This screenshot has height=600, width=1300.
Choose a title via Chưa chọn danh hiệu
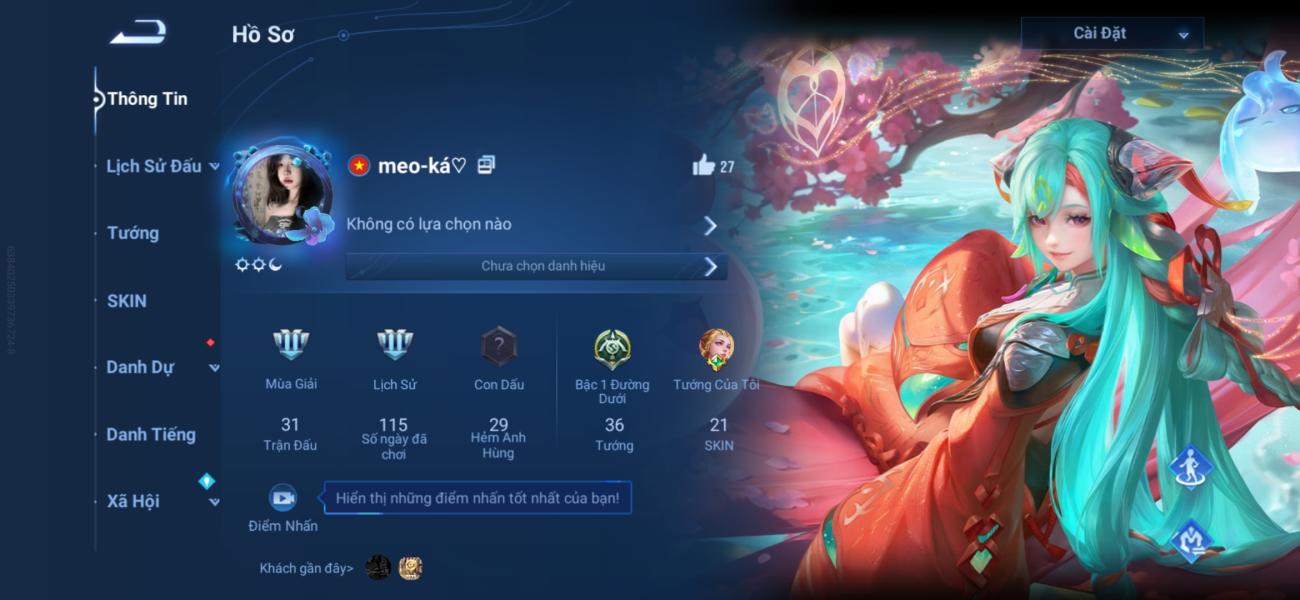click(535, 266)
